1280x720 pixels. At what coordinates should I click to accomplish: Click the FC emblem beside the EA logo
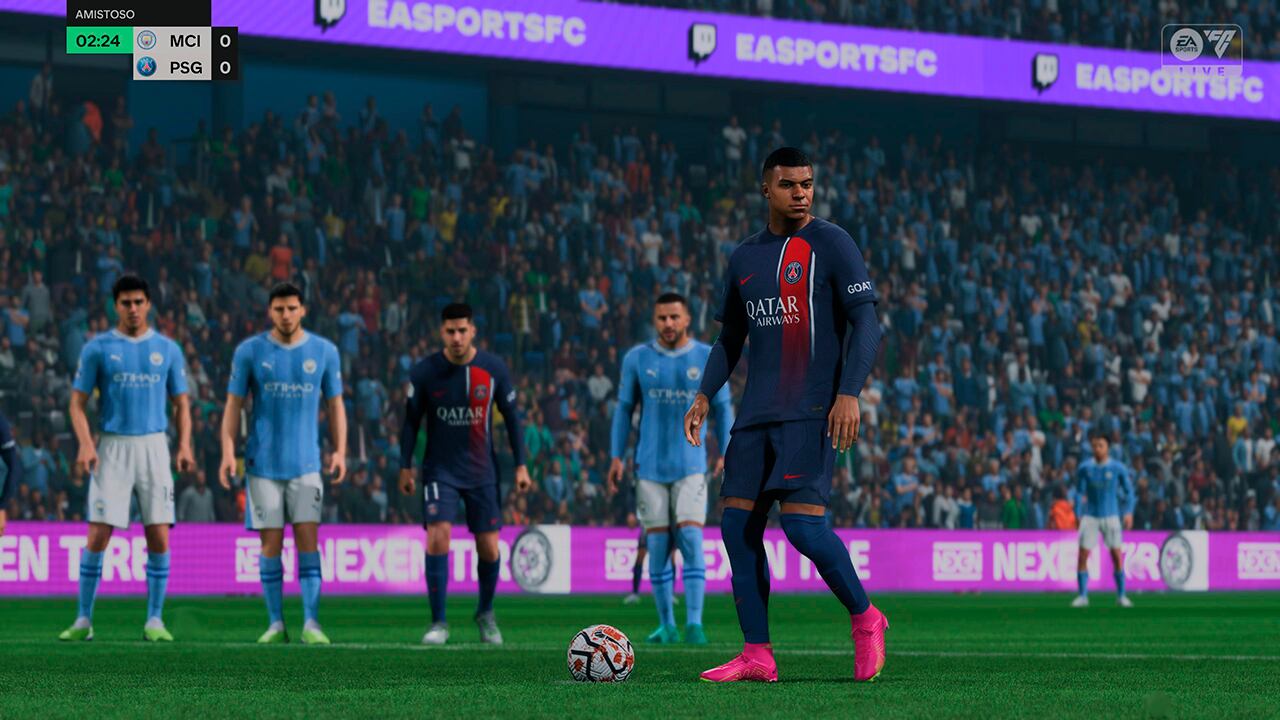click(1221, 44)
